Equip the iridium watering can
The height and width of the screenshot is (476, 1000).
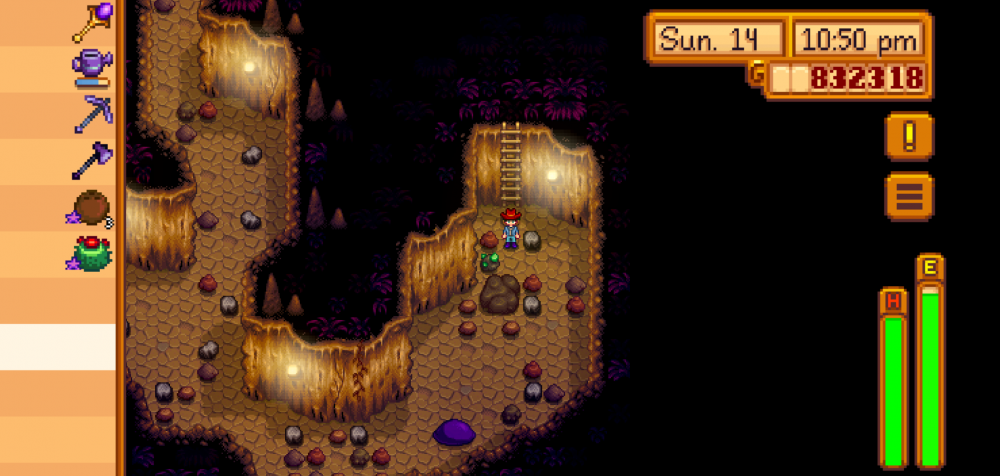coord(92,66)
